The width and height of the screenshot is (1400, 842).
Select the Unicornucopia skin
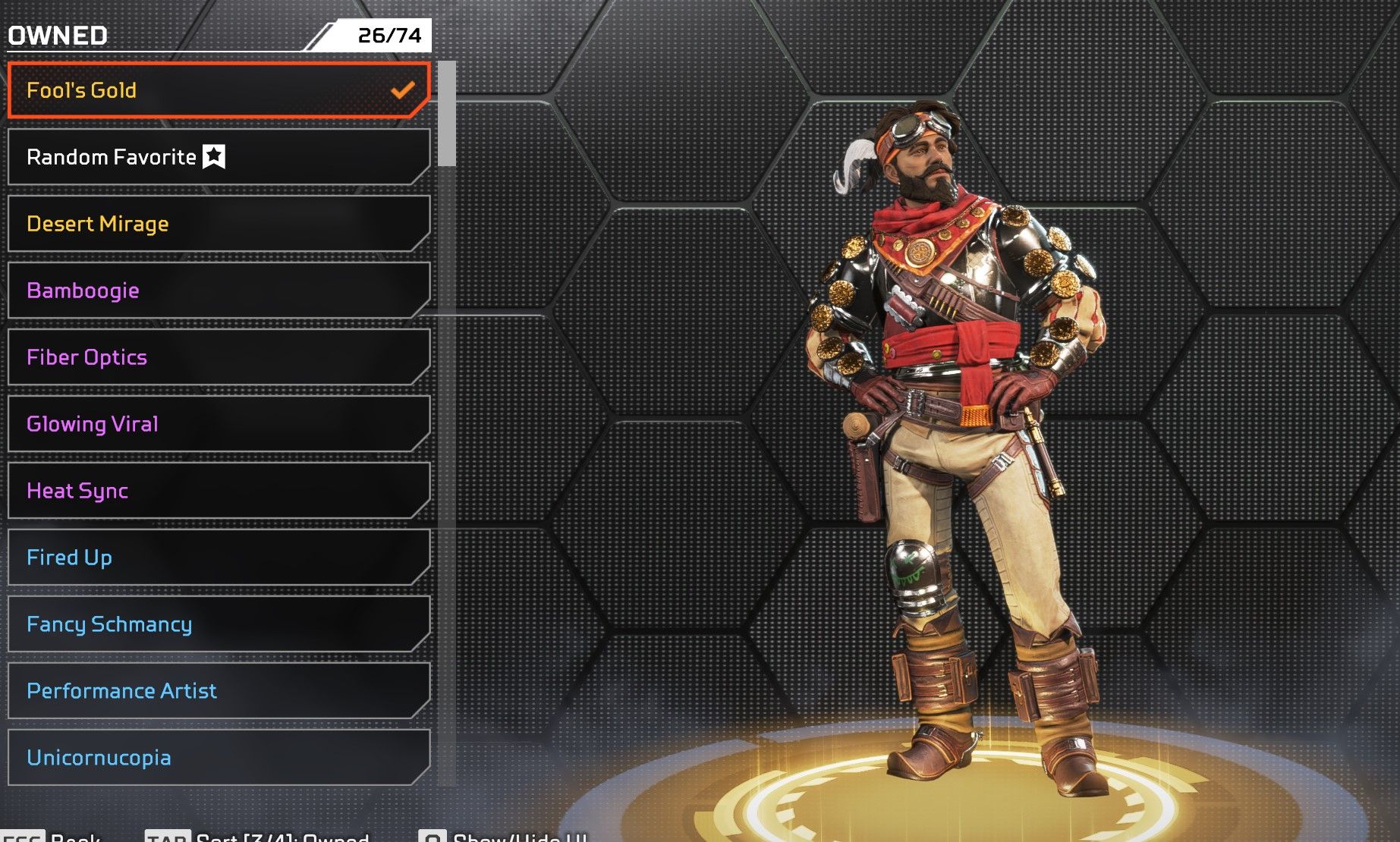point(219,758)
